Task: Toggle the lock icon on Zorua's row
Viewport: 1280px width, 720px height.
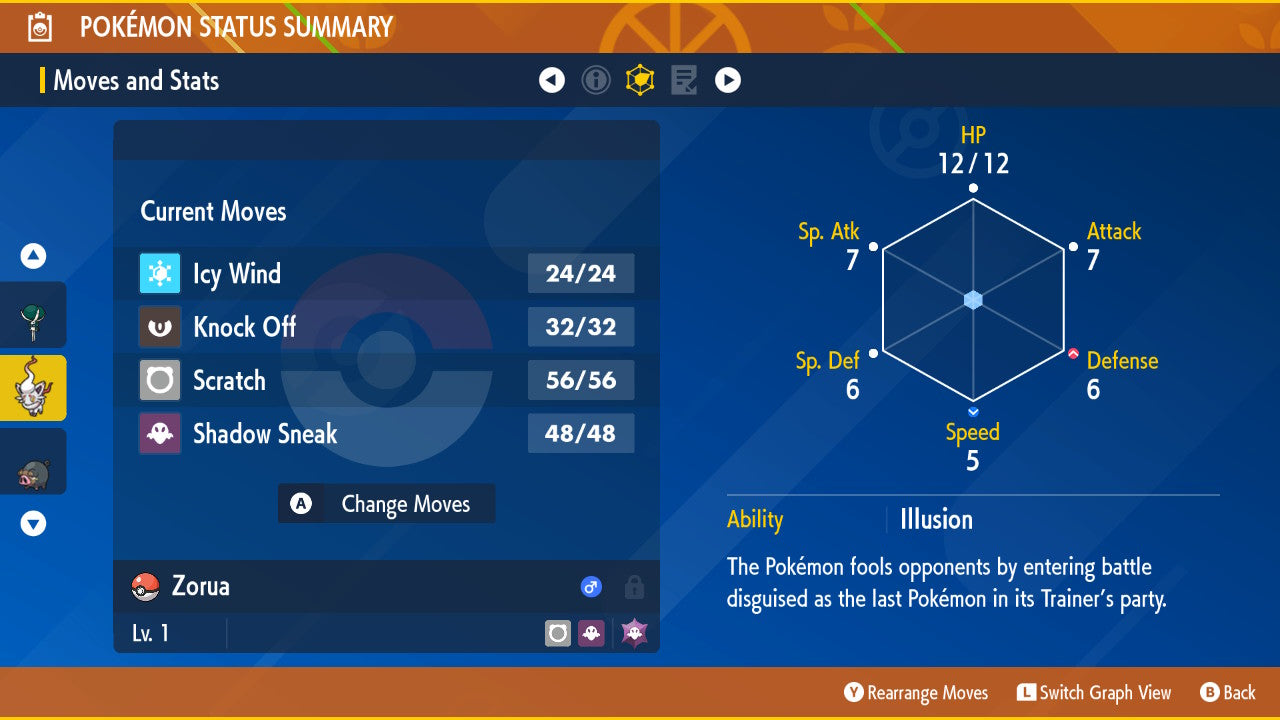Action: click(631, 587)
